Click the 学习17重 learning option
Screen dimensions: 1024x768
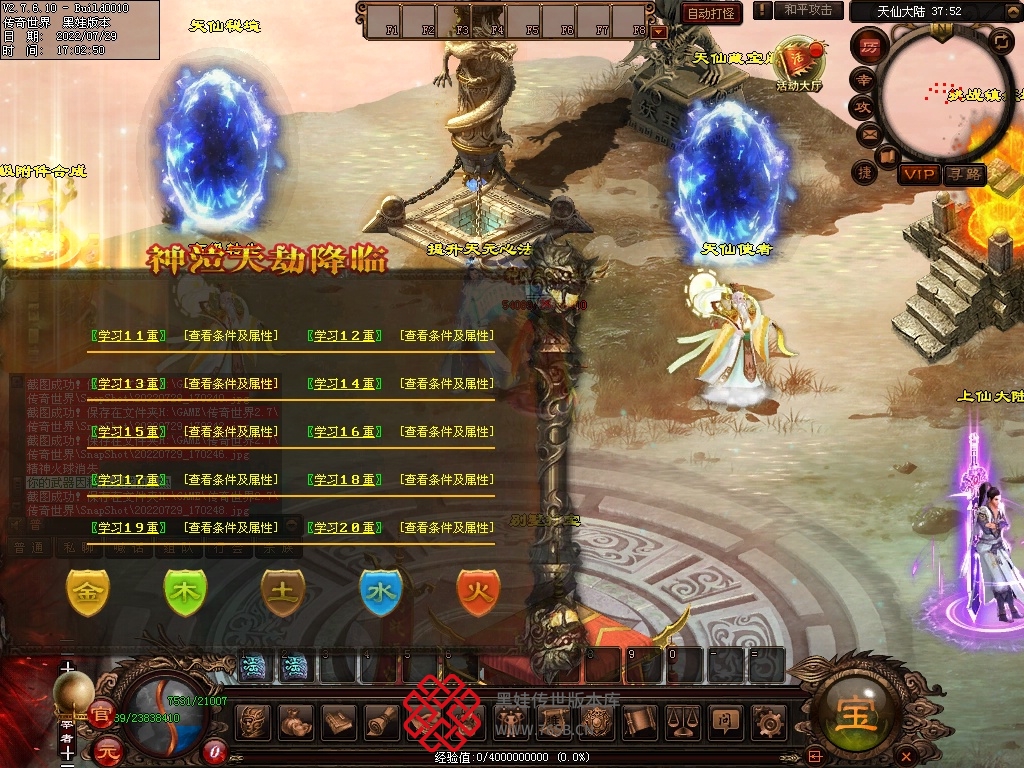[127, 480]
